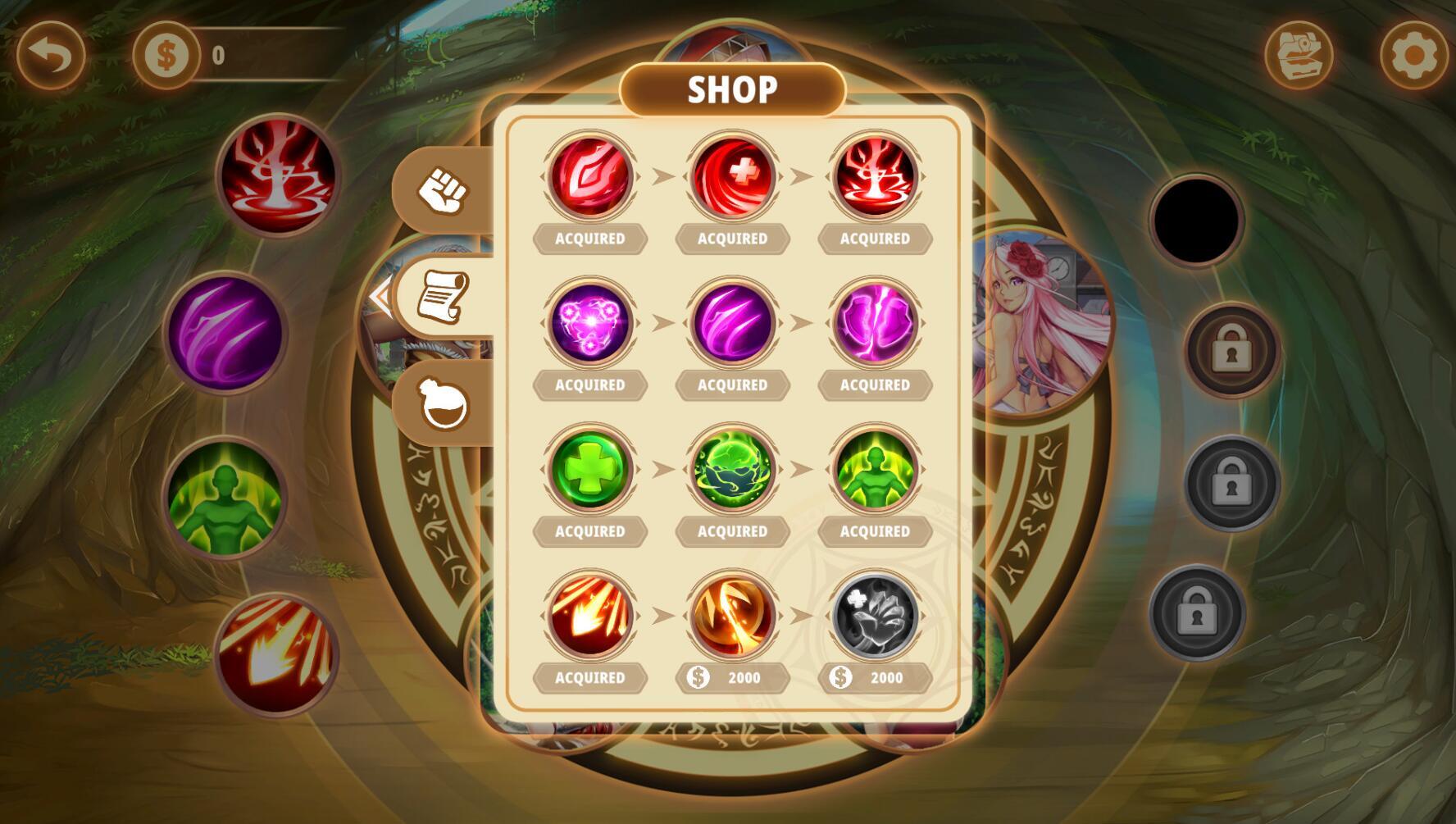Switch to the fist combat tab
1456x824 pixels.
pyautogui.click(x=442, y=191)
